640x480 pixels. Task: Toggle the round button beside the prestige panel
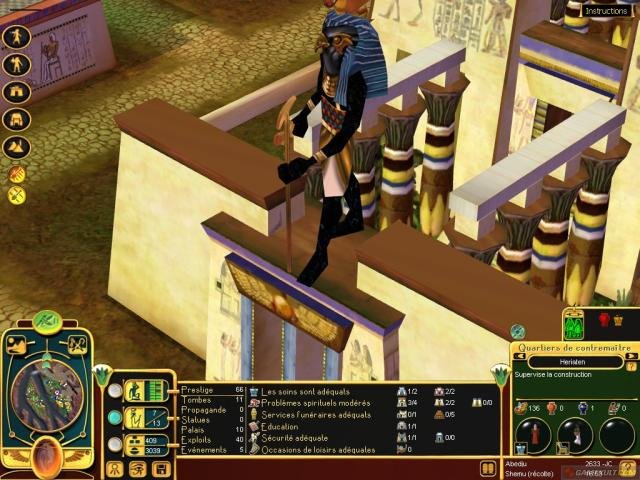[116, 390]
